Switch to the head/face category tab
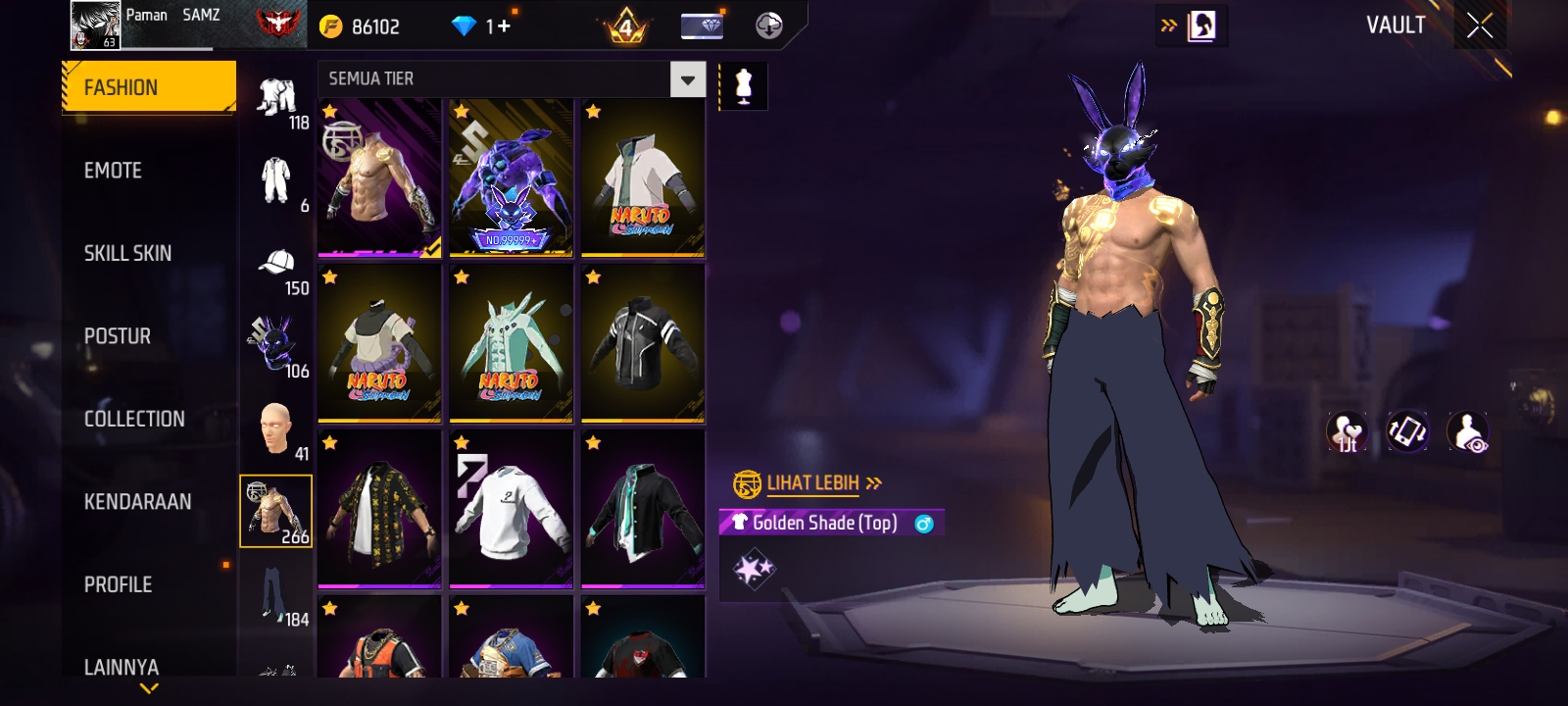The width and height of the screenshot is (1568, 706). click(x=276, y=429)
